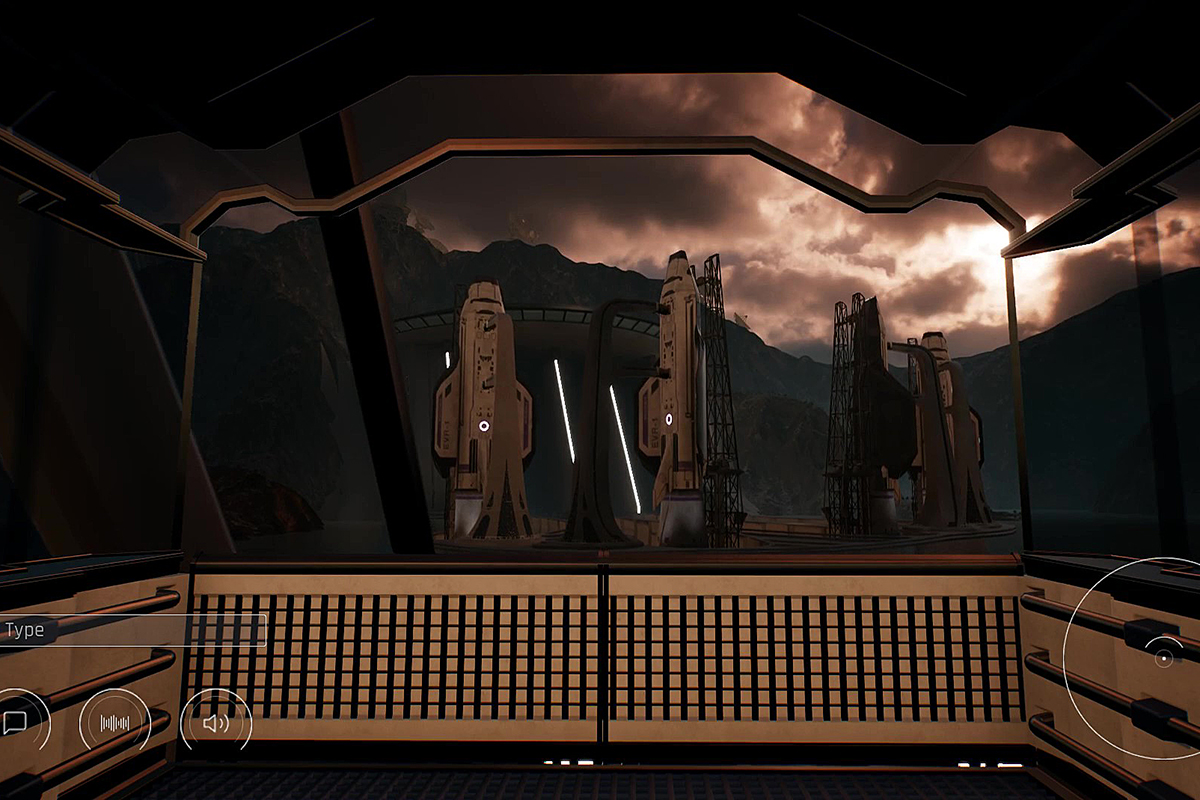Open the speech bubble chat button
The image size is (1200, 800).
click(x=15, y=723)
